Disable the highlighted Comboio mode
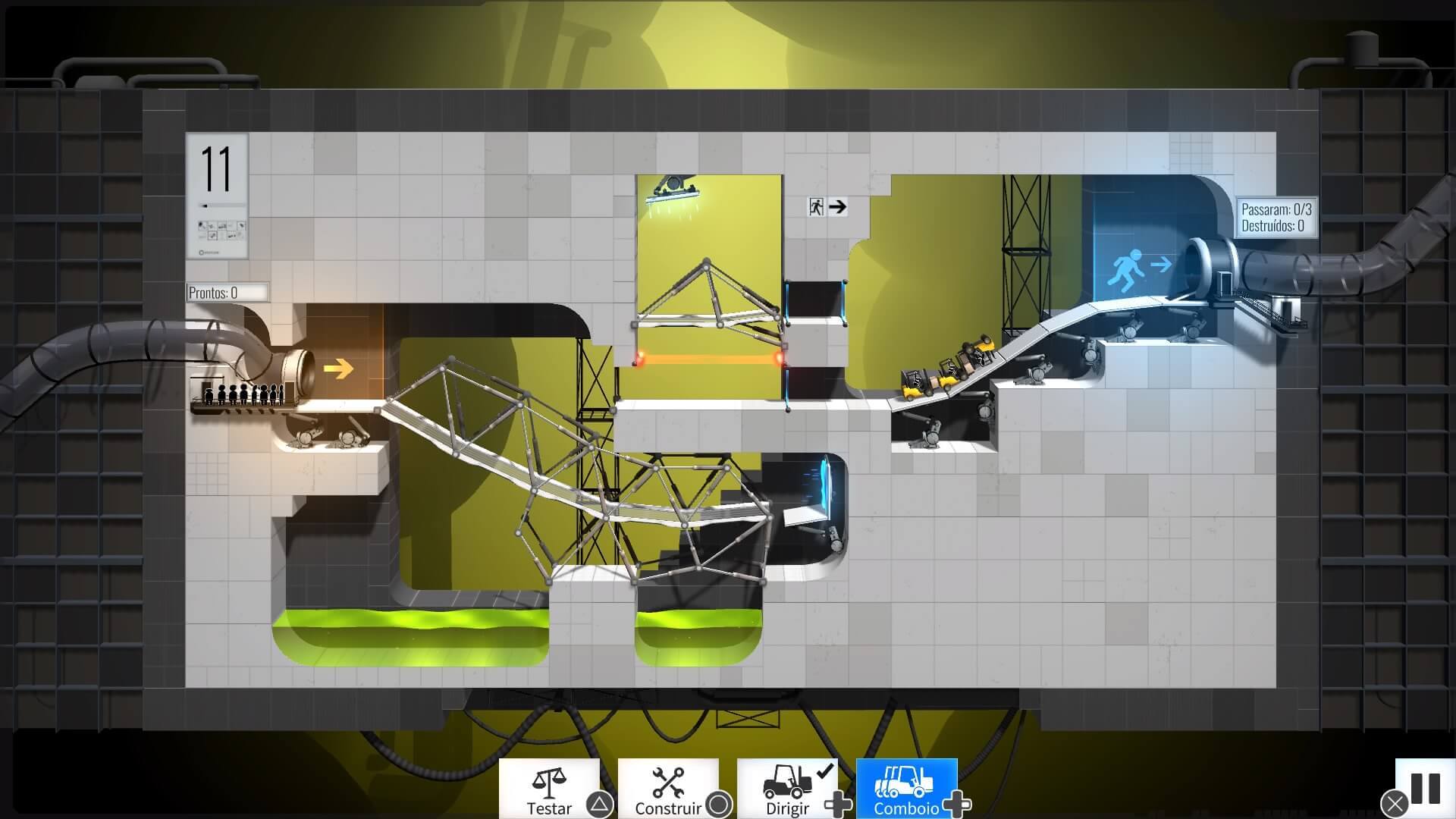Image resolution: width=1456 pixels, height=819 pixels. [907, 789]
